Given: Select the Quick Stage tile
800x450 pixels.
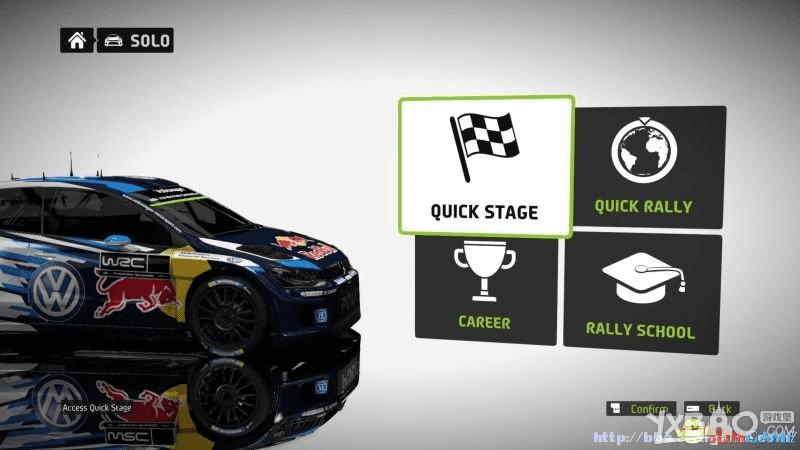Looking at the screenshot, I should click(485, 167).
